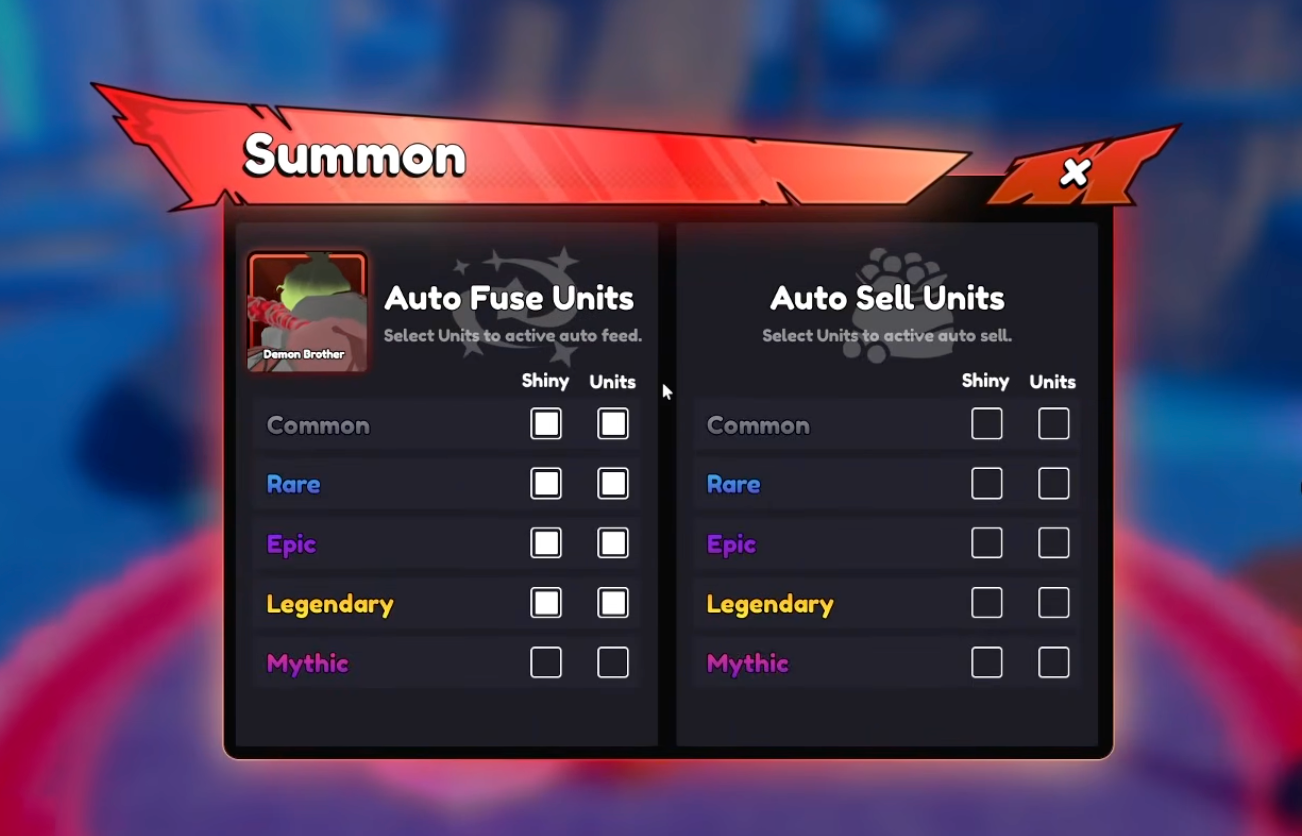Check Shiny auto sell for Common units

(986, 423)
